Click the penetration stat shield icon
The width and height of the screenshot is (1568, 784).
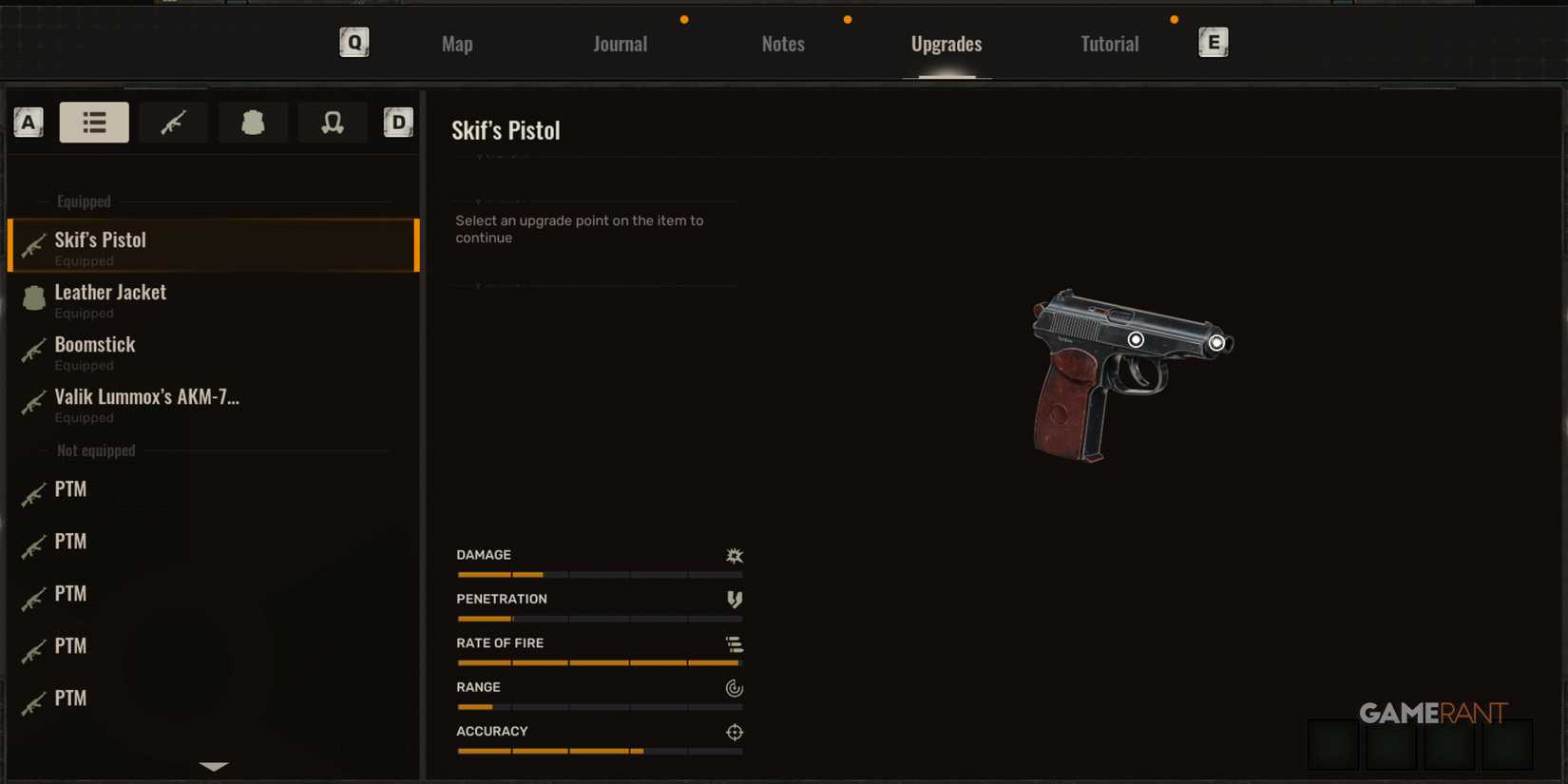[x=735, y=600]
